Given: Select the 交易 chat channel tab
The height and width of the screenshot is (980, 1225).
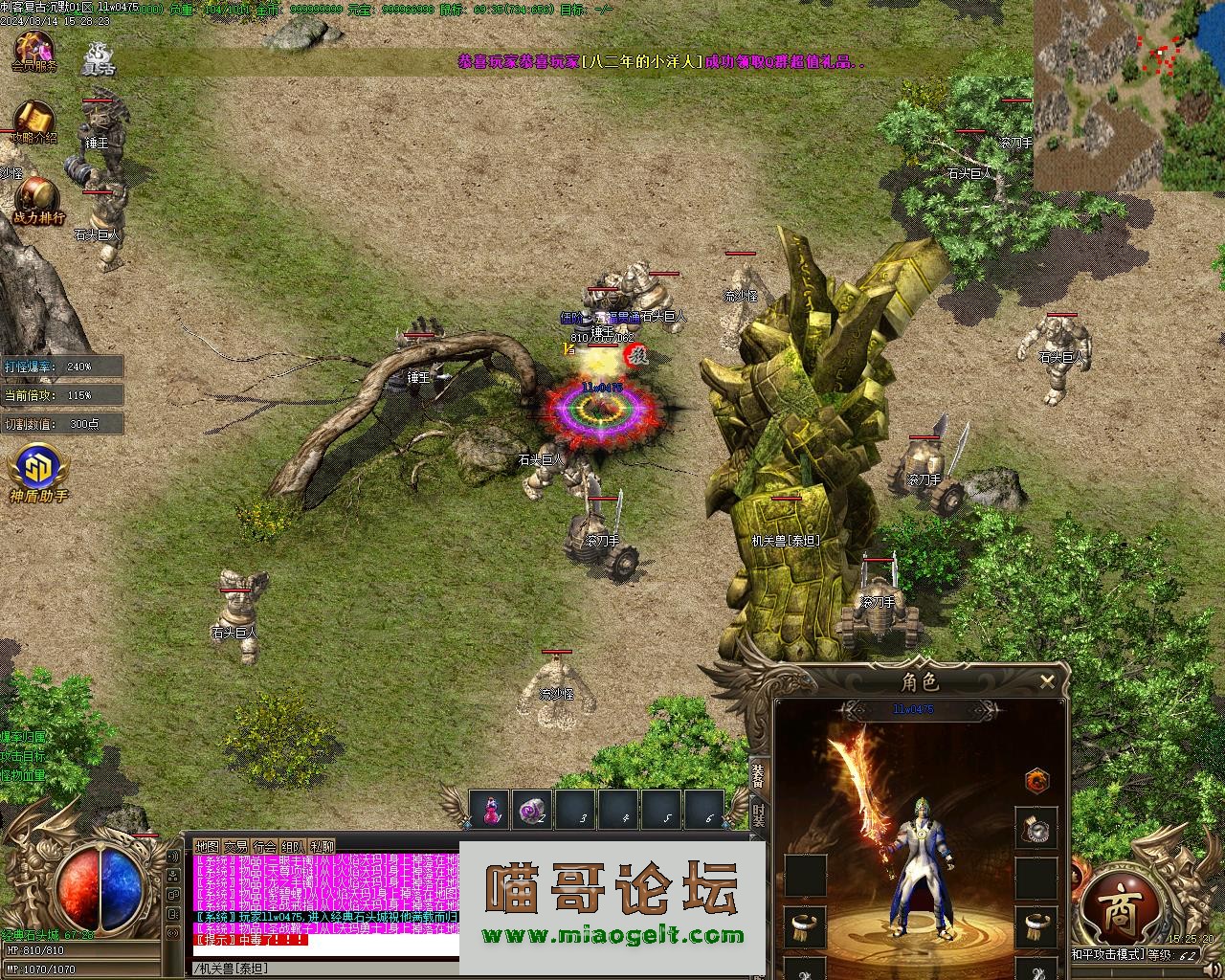Looking at the screenshot, I should [235, 847].
